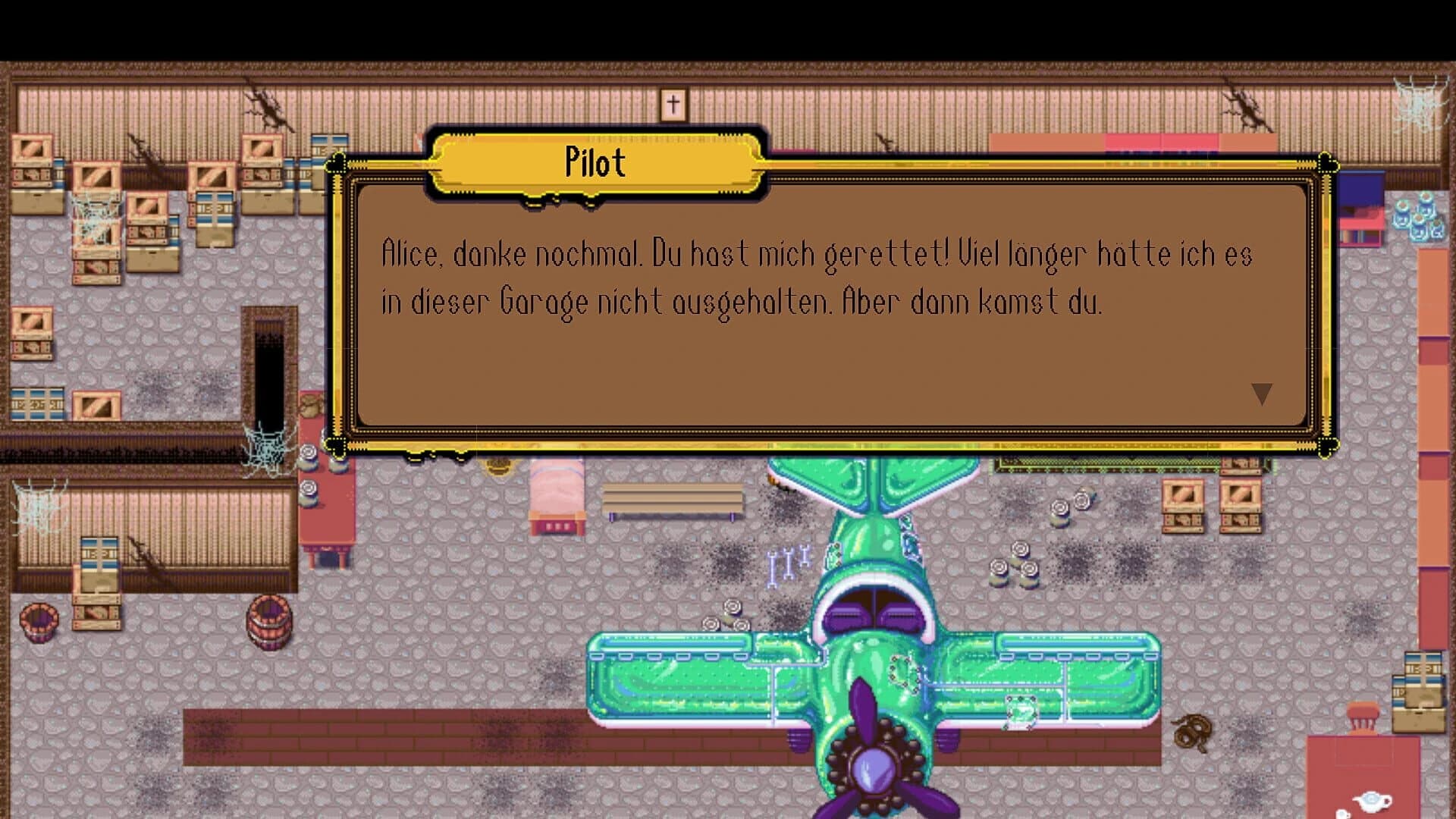Click the continue arrow in the dialogue box
This screenshot has height=819, width=1456.
click(1263, 393)
